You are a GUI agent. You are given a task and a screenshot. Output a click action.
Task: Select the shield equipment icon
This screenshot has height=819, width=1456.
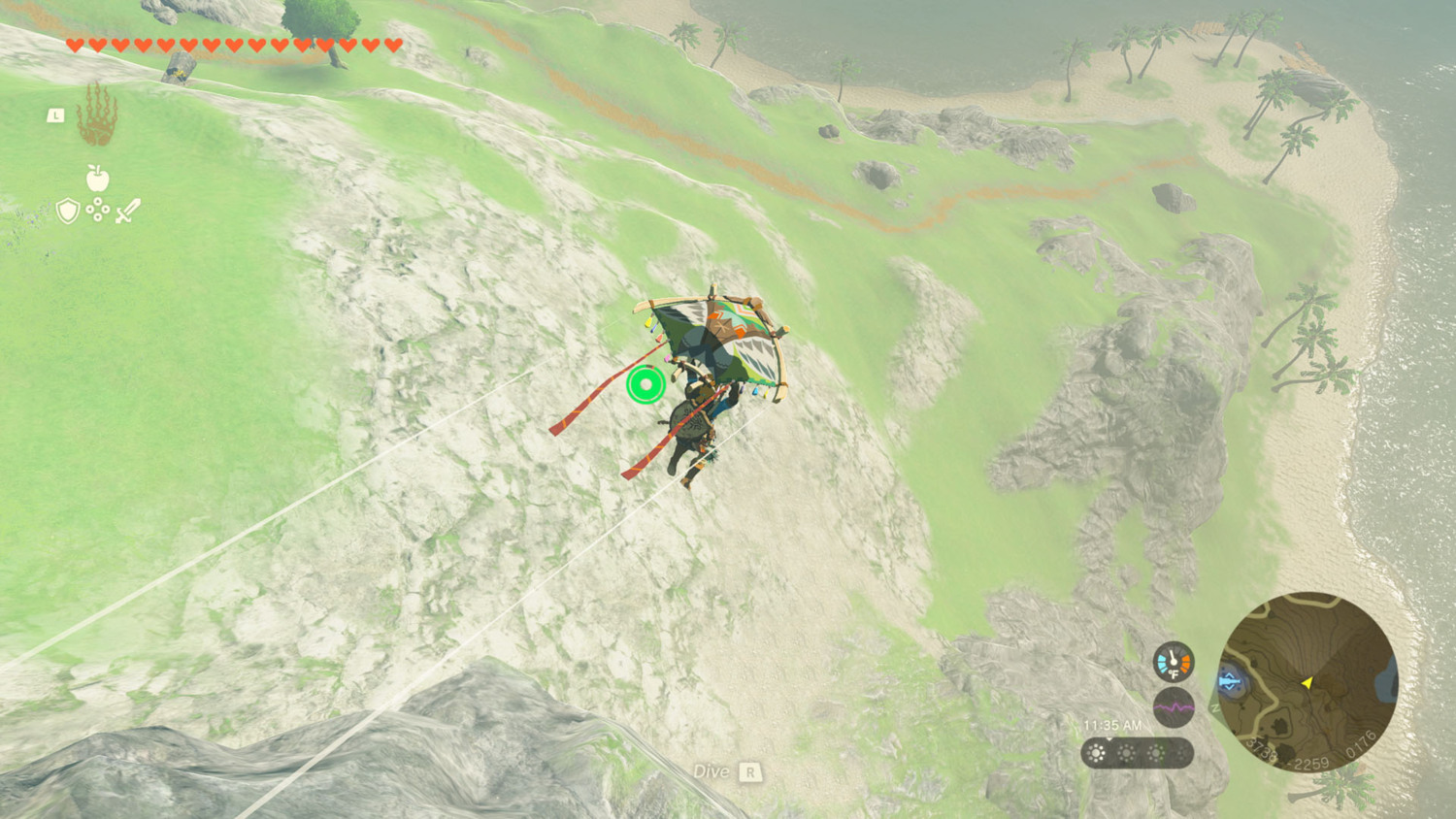[x=66, y=211]
